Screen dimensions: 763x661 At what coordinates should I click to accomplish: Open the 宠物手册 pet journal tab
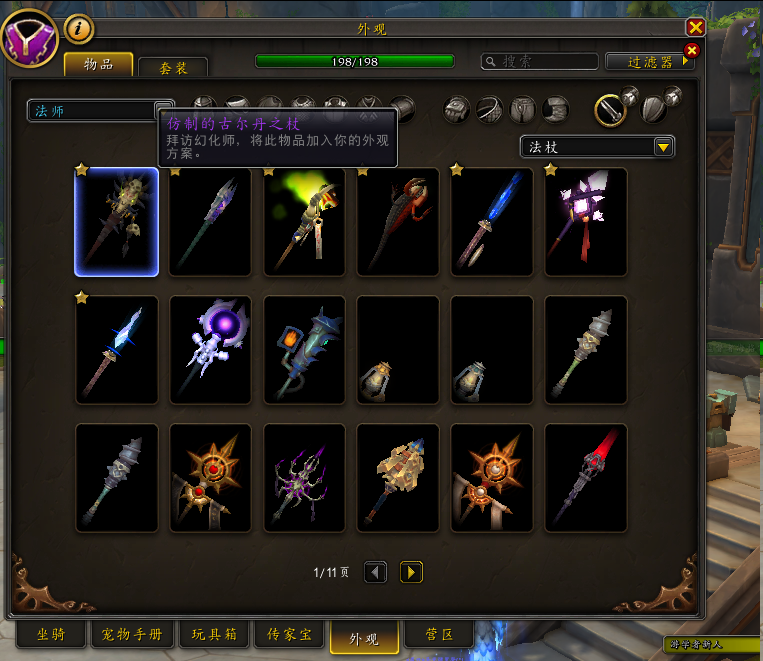coord(132,635)
